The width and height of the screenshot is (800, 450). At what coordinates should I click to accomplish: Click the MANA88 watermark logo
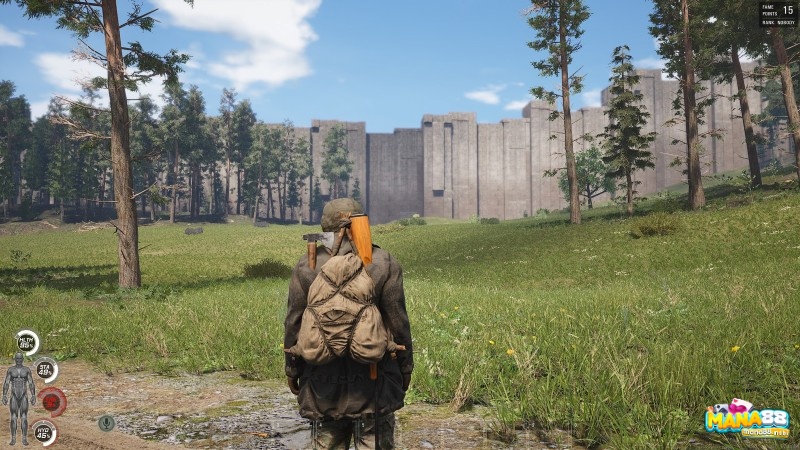pos(746,419)
